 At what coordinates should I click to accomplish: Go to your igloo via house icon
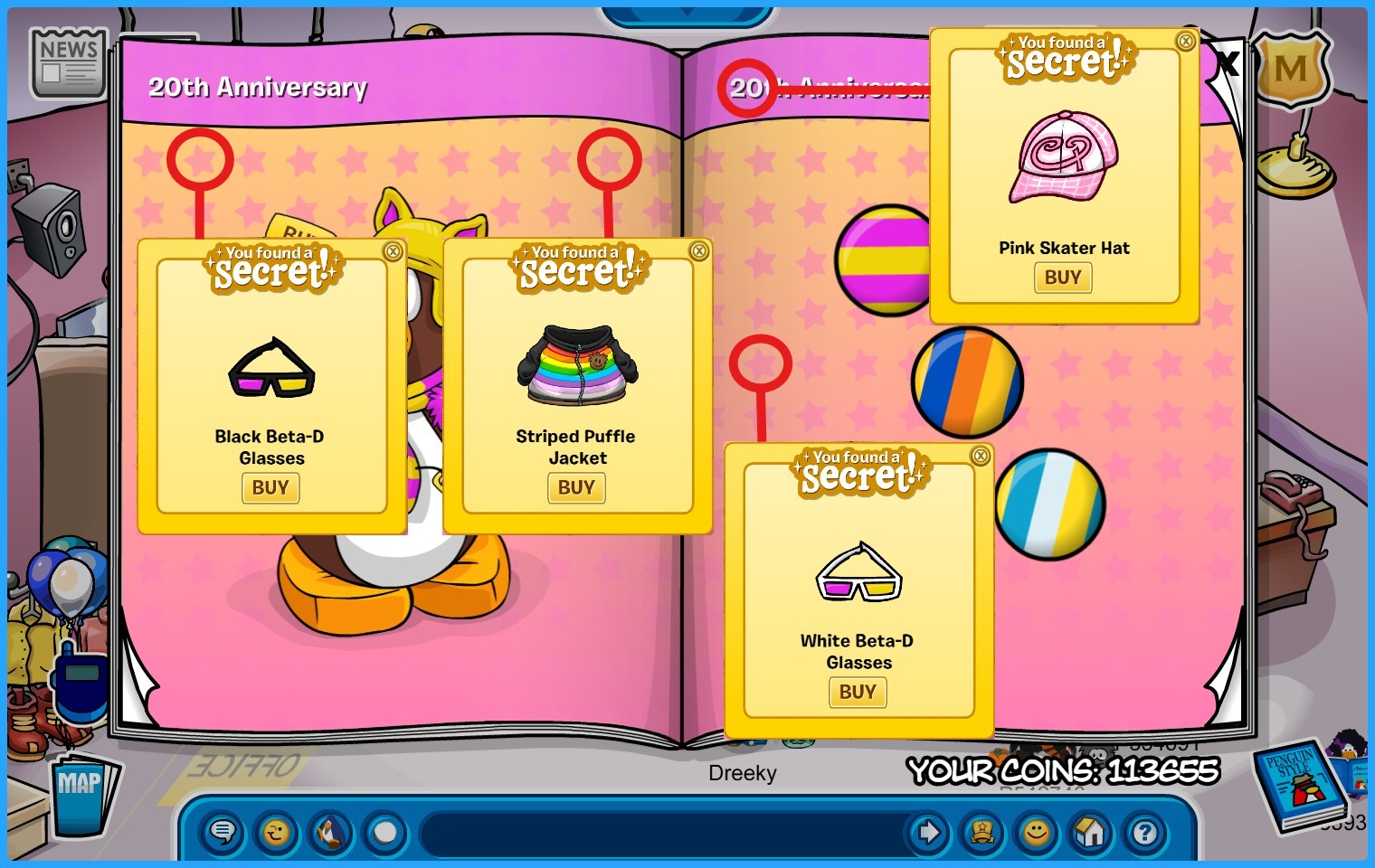(1091, 832)
